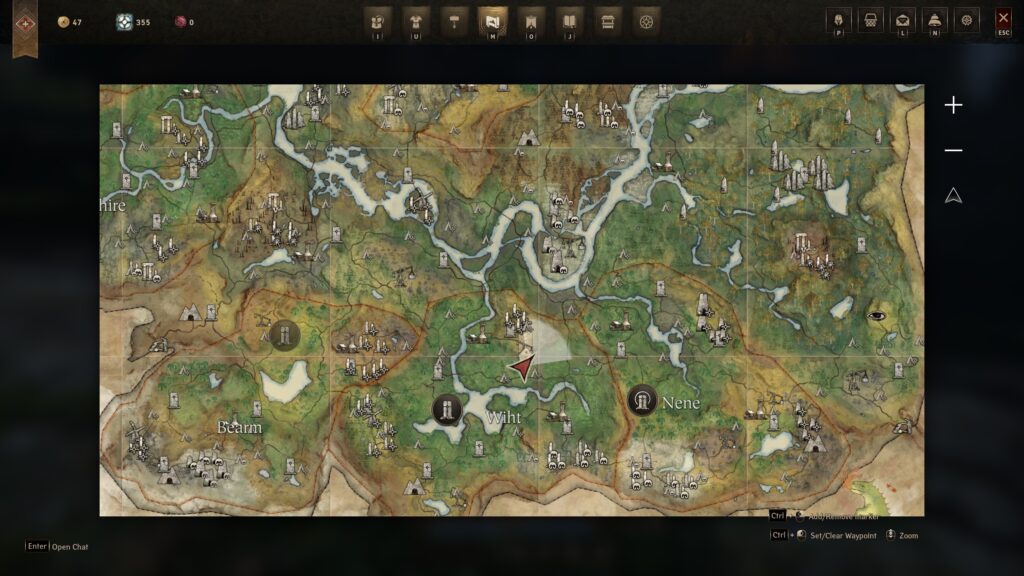Close the map with the red X
This screenshot has width=1024, height=576.
coord(1003,19)
